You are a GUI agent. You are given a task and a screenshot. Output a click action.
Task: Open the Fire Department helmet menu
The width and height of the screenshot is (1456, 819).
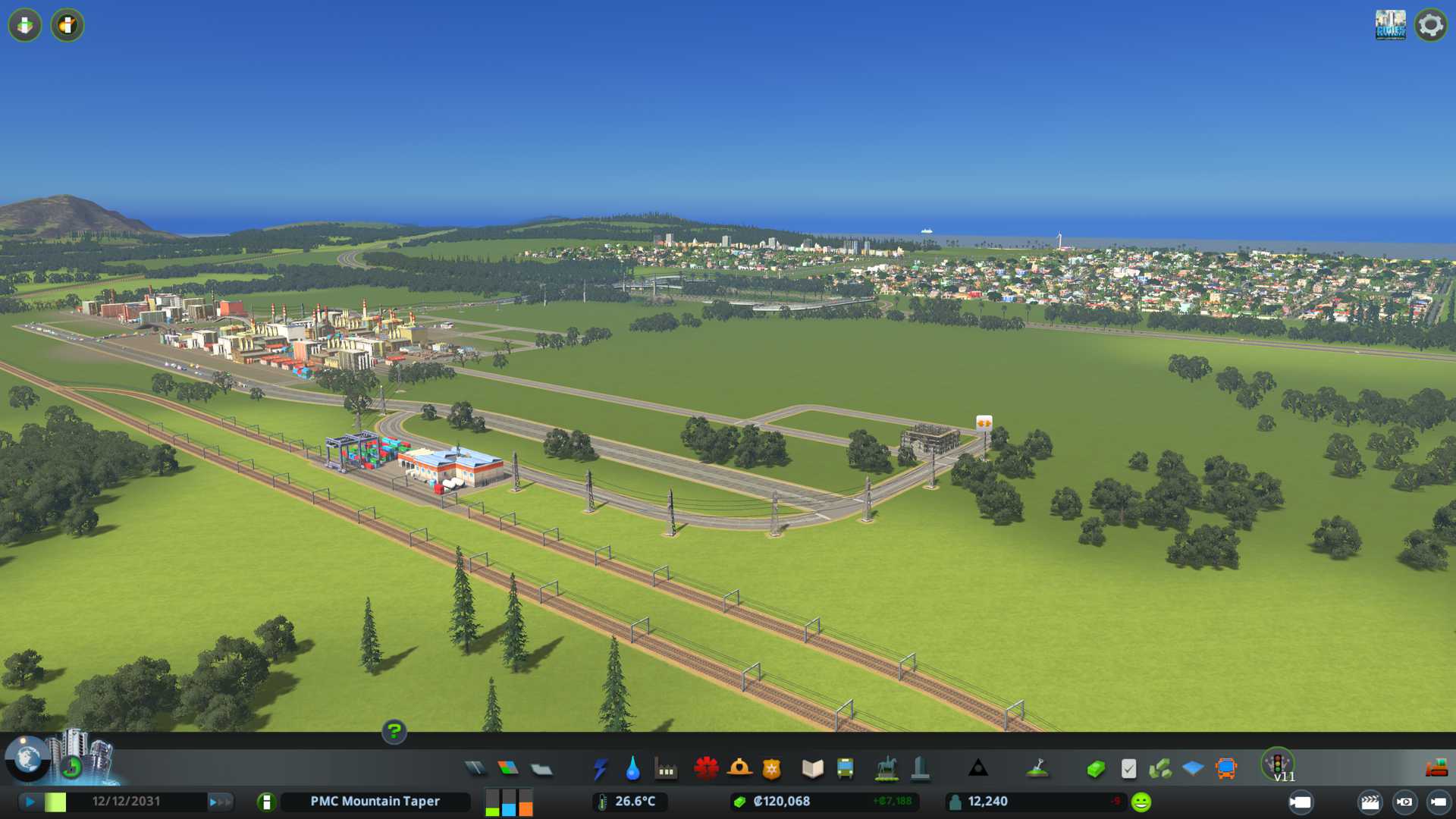(739, 769)
